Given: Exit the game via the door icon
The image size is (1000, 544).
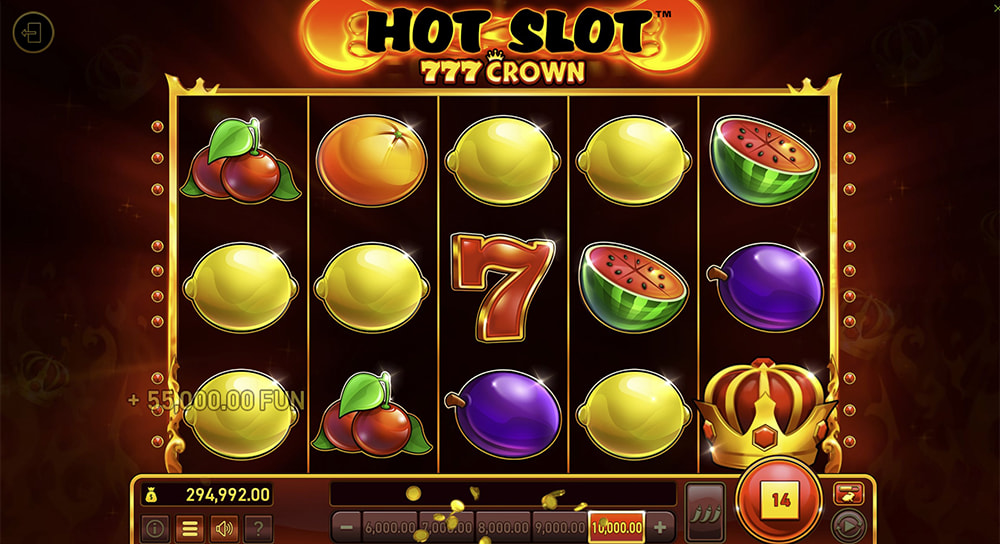Looking at the screenshot, I should click(x=32, y=33).
